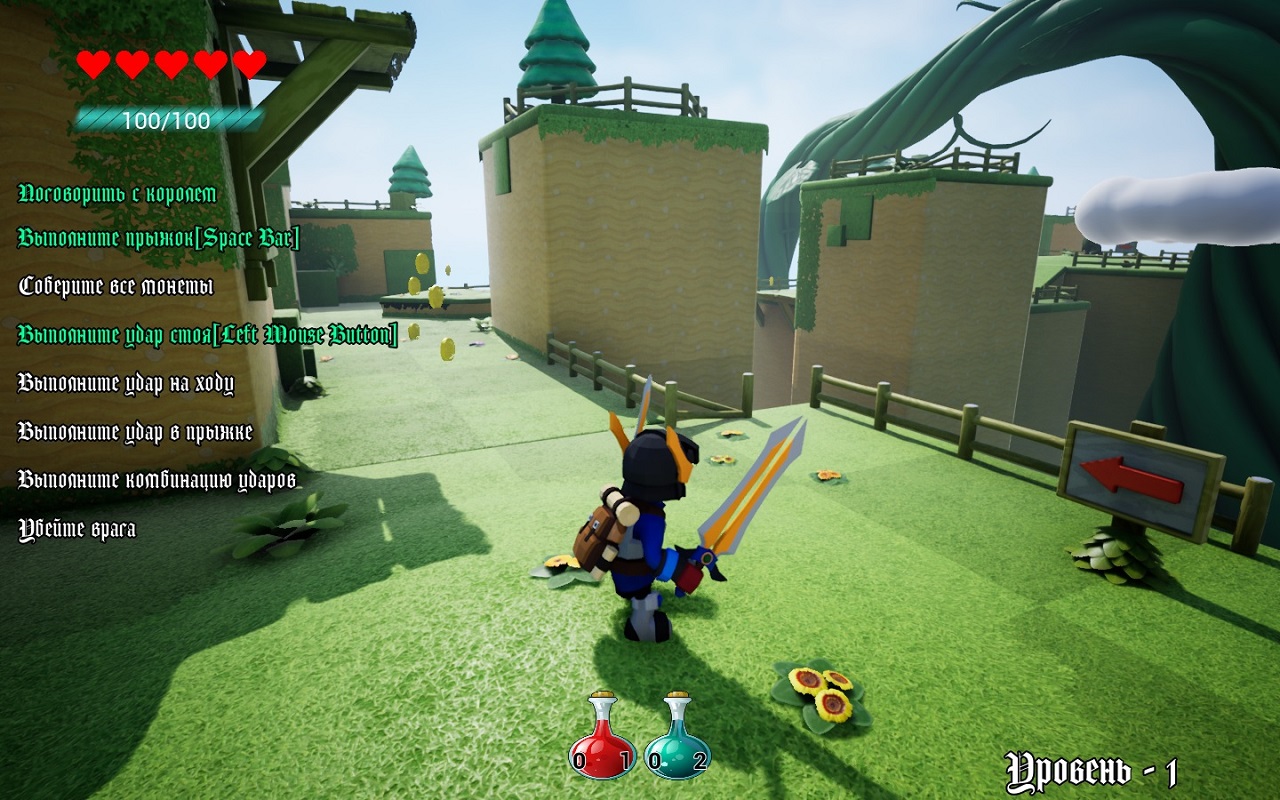The width and height of the screenshot is (1280, 800).
Task: Select the 'Убейте врага' objective
Action: point(77,529)
